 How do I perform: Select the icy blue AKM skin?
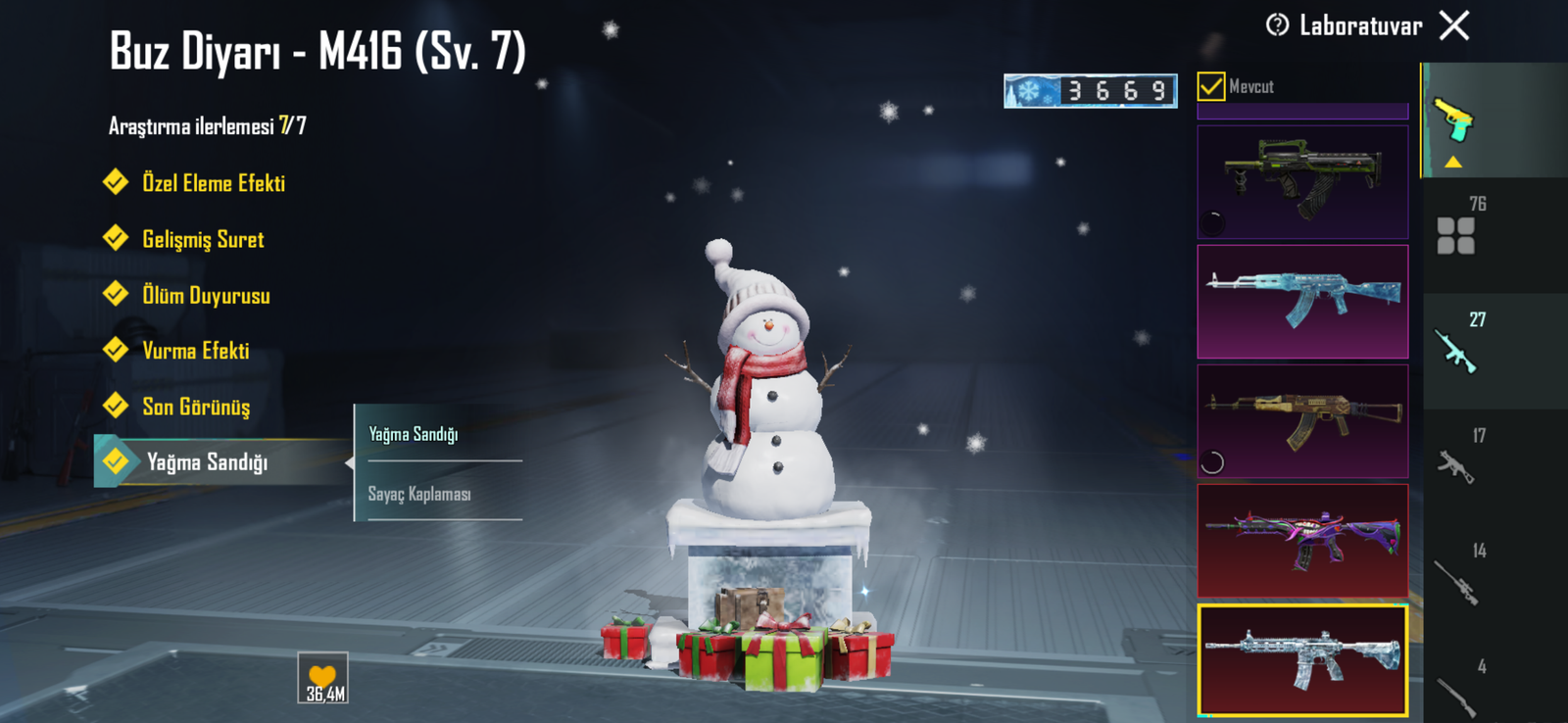point(1302,301)
